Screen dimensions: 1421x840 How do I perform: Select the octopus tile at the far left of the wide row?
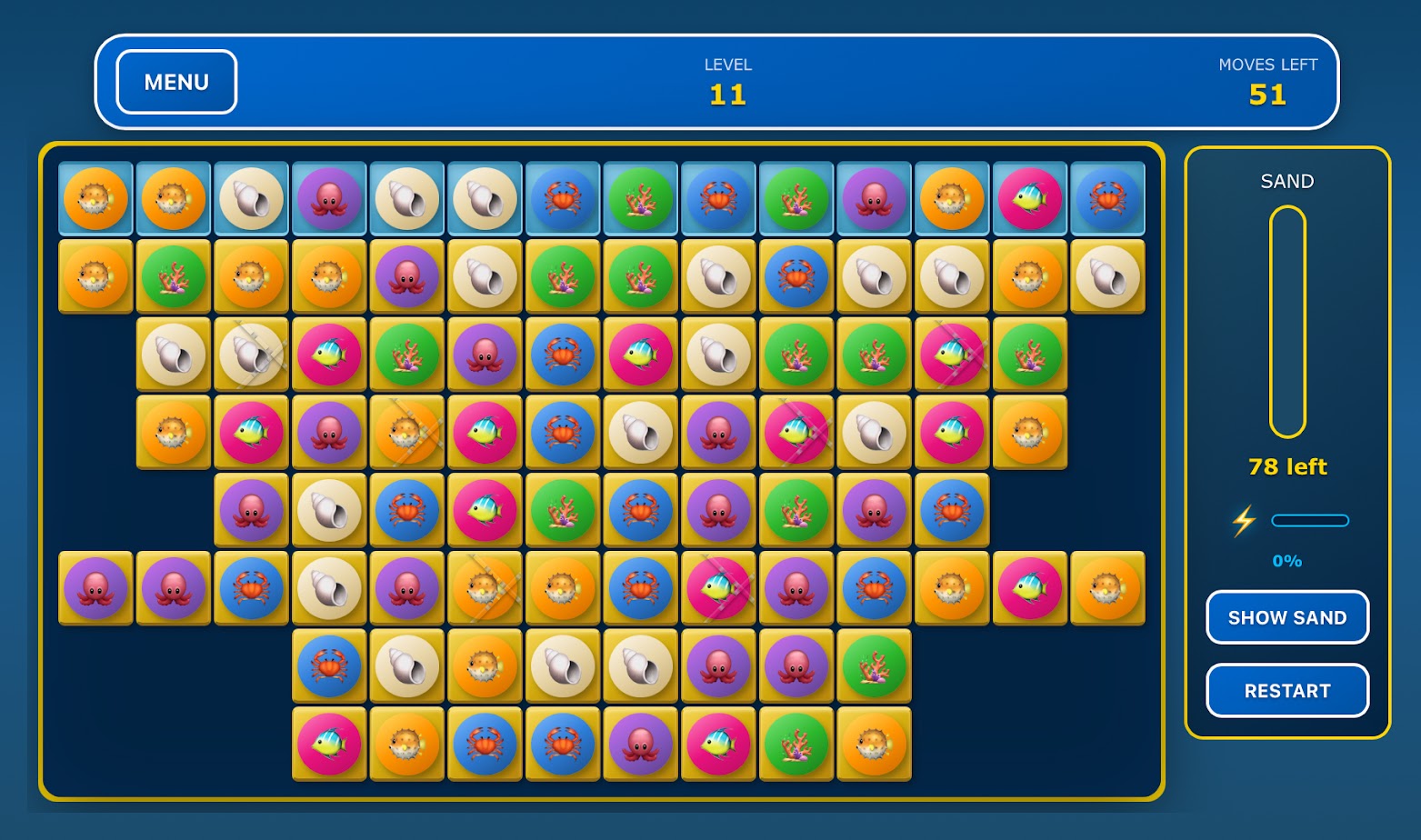(95, 588)
